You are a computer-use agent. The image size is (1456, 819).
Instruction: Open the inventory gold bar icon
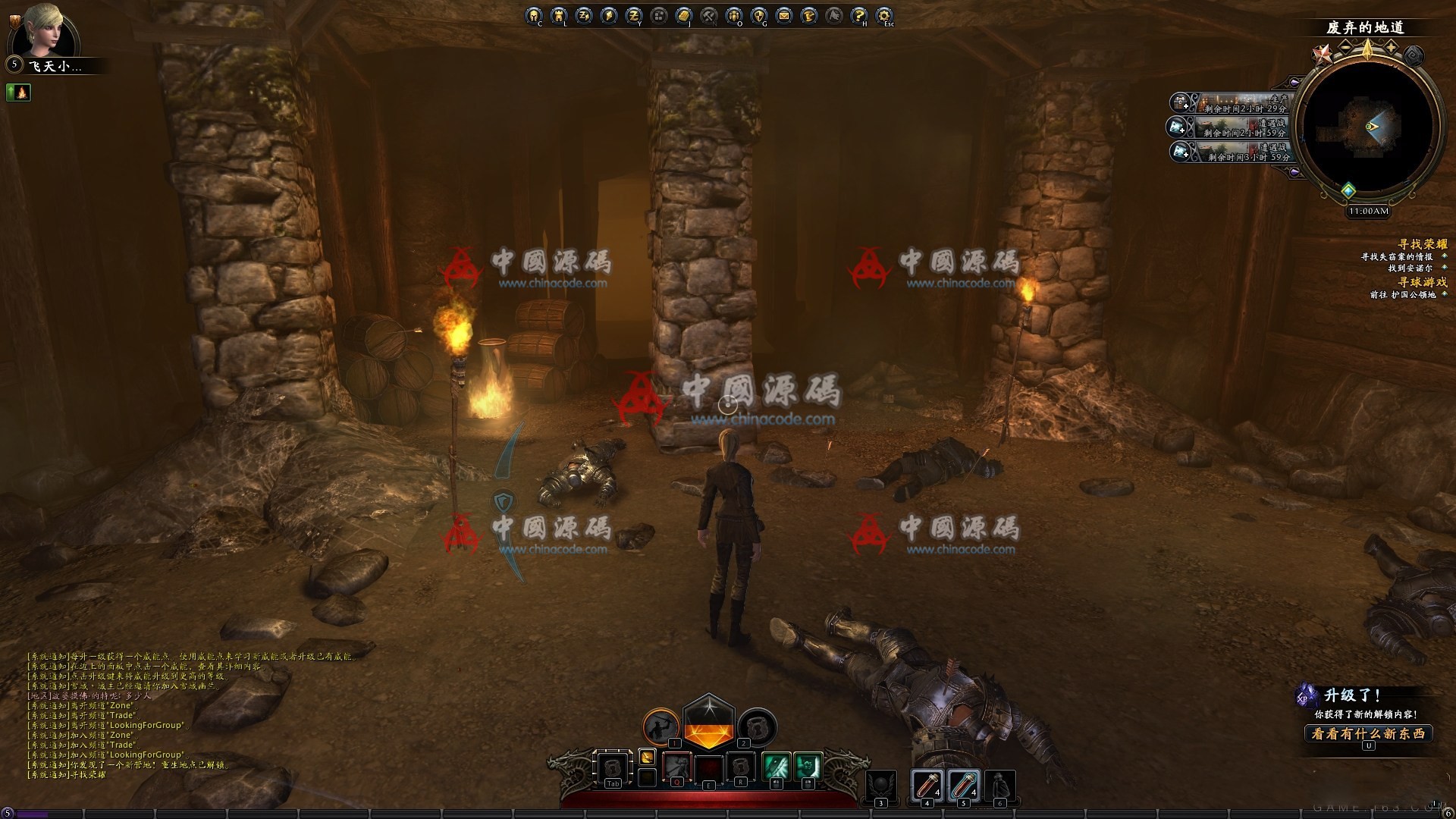tap(683, 15)
